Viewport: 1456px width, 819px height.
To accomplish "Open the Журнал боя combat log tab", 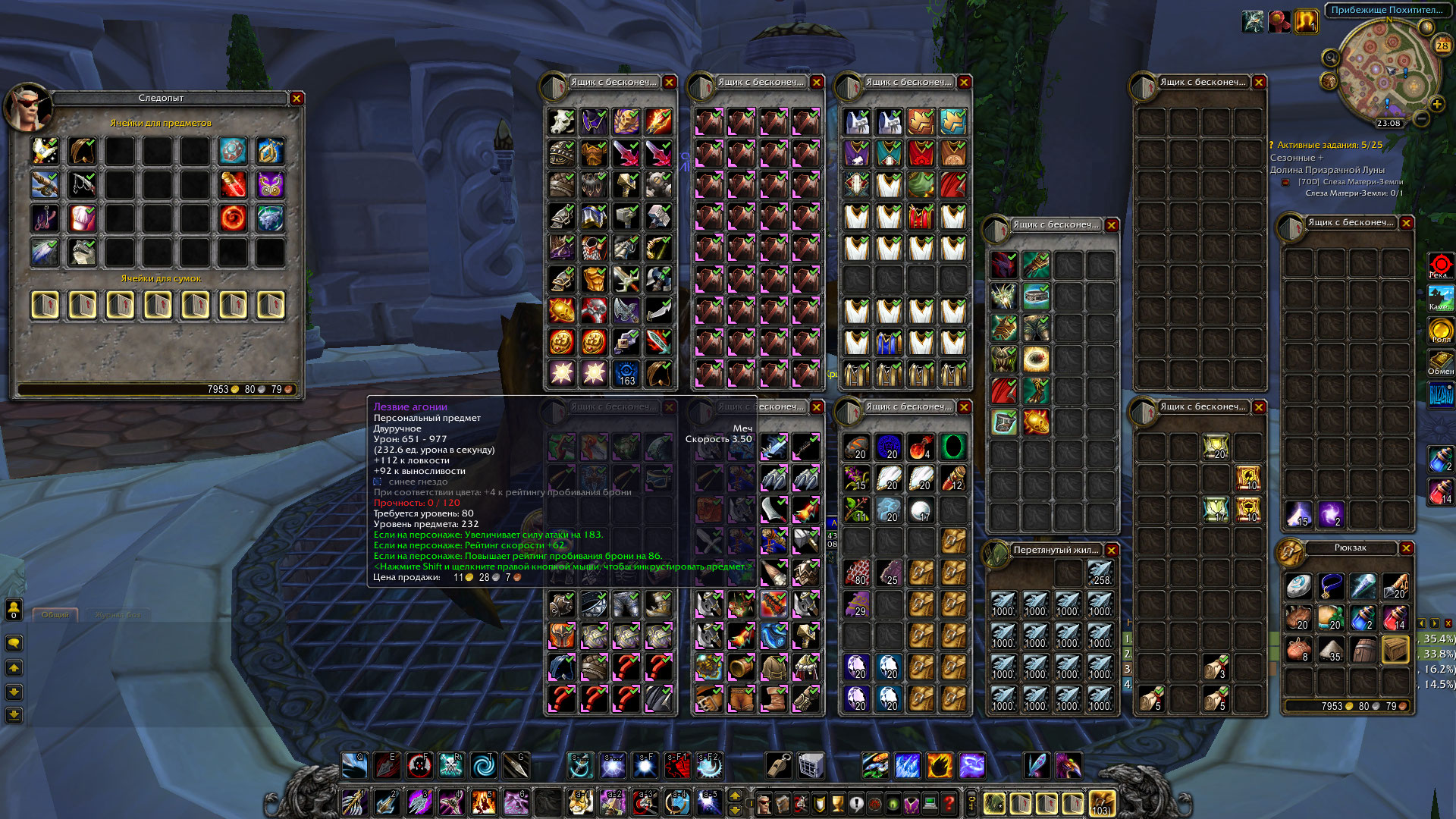I will [118, 614].
